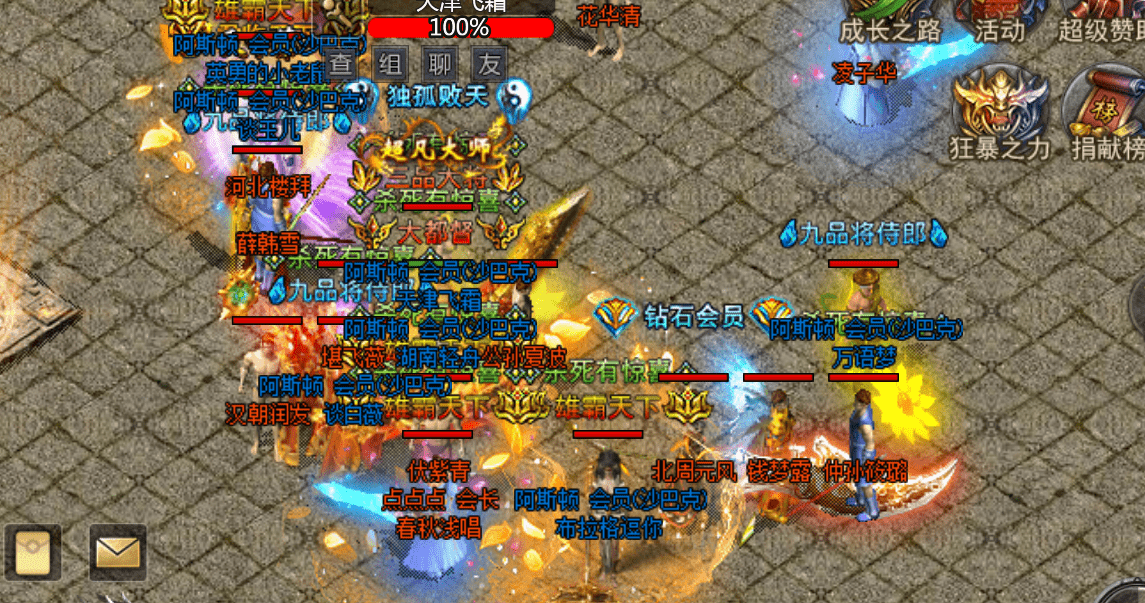The width and height of the screenshot is (1145, 603).
Task: Click the 查 inspect button under target bar
Action: (x=341, y=66)
